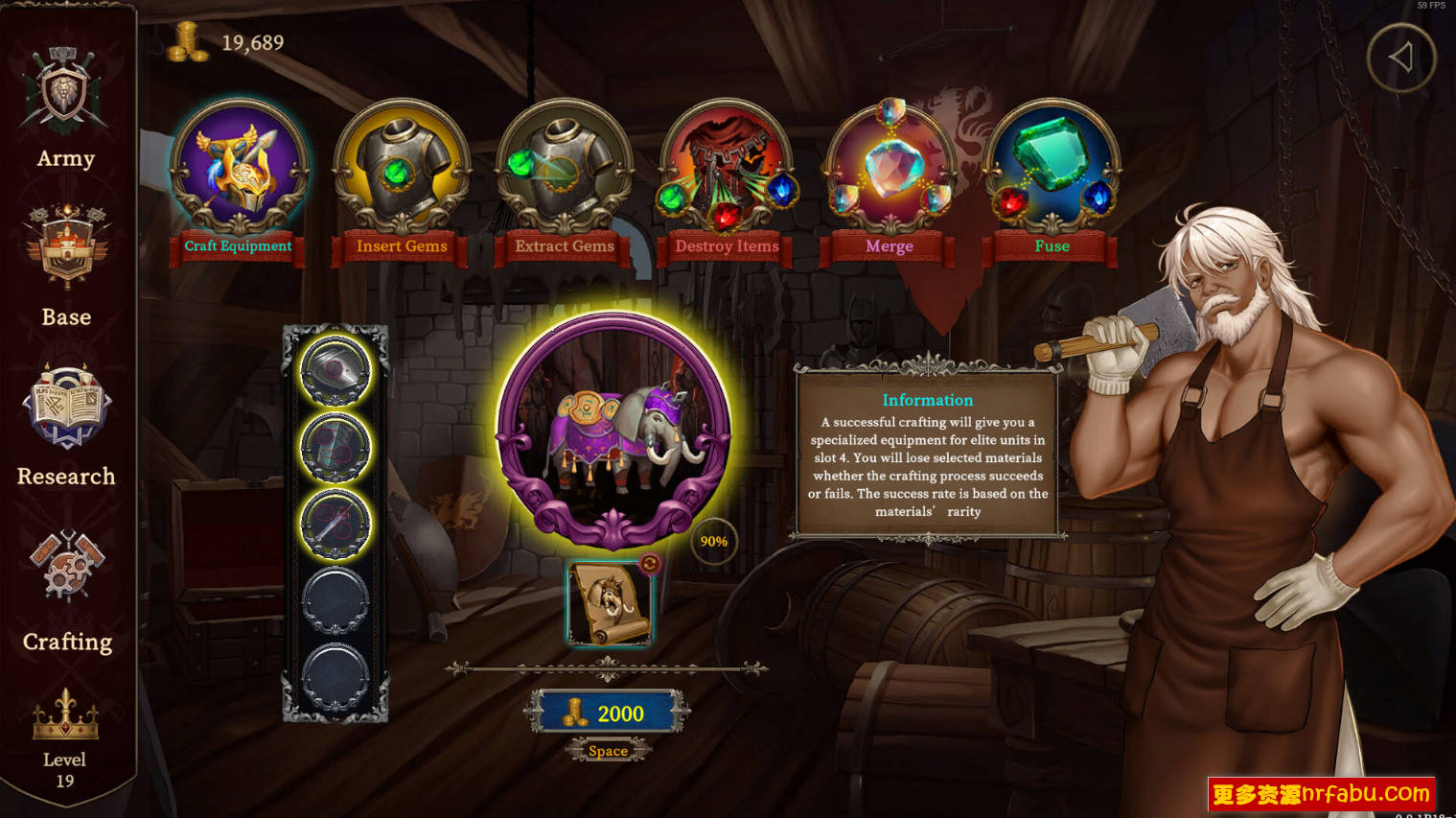Image resolution: width=1456 pixels, height=818 pixels.
Task: Craft the item for 2000 gold
Action: pos(608,713)
